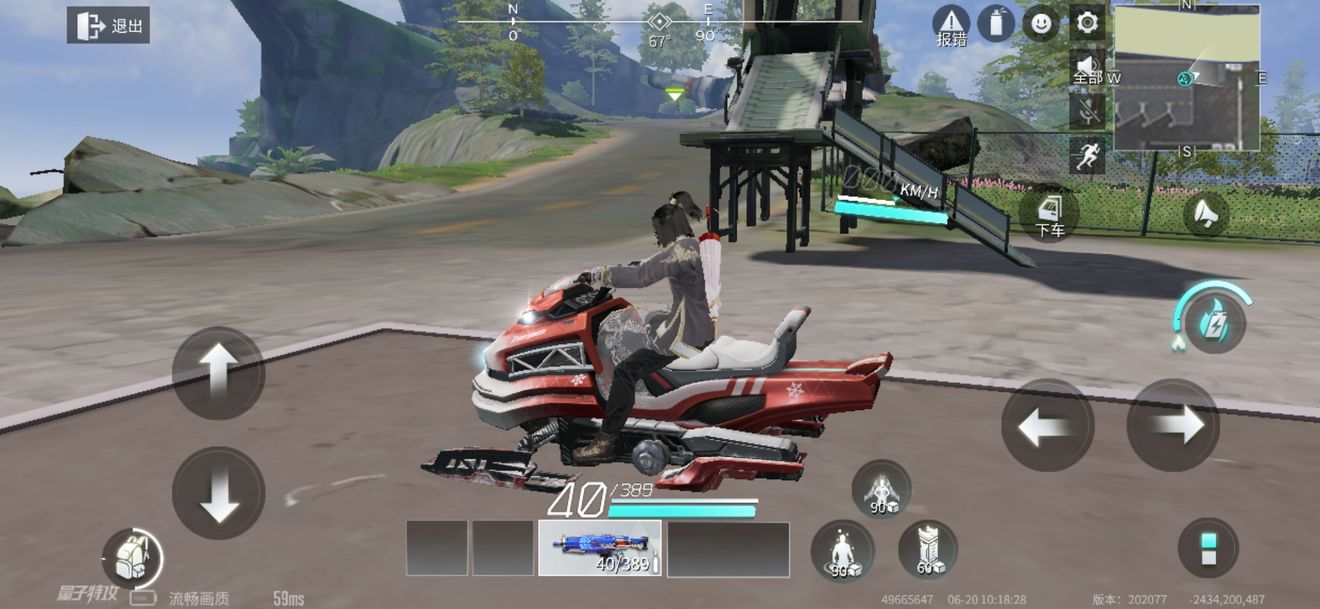Use the tower structure skill costing 60
This screenshot has width=1320, height=609.
927,549
